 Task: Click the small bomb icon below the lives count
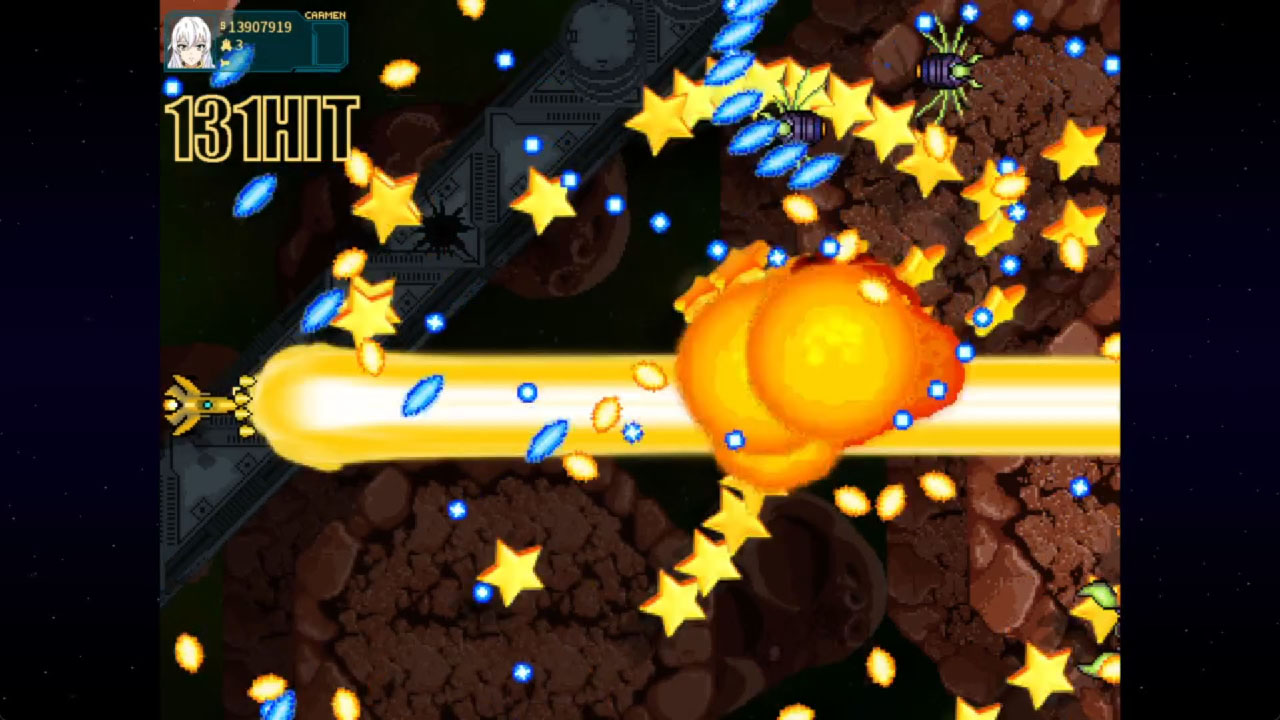[x=225, y=62]
